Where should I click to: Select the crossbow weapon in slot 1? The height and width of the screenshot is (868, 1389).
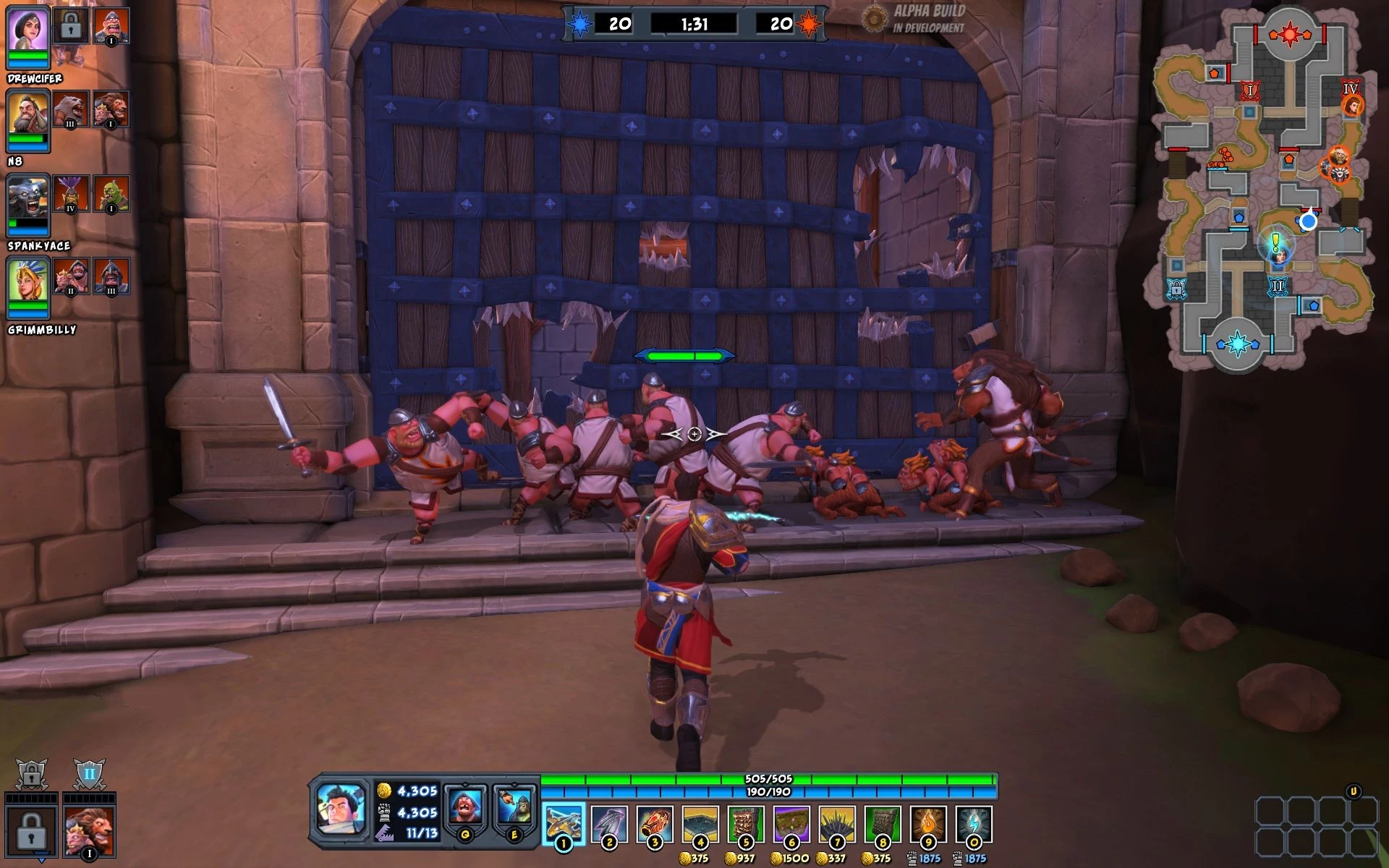click(564, 824)
